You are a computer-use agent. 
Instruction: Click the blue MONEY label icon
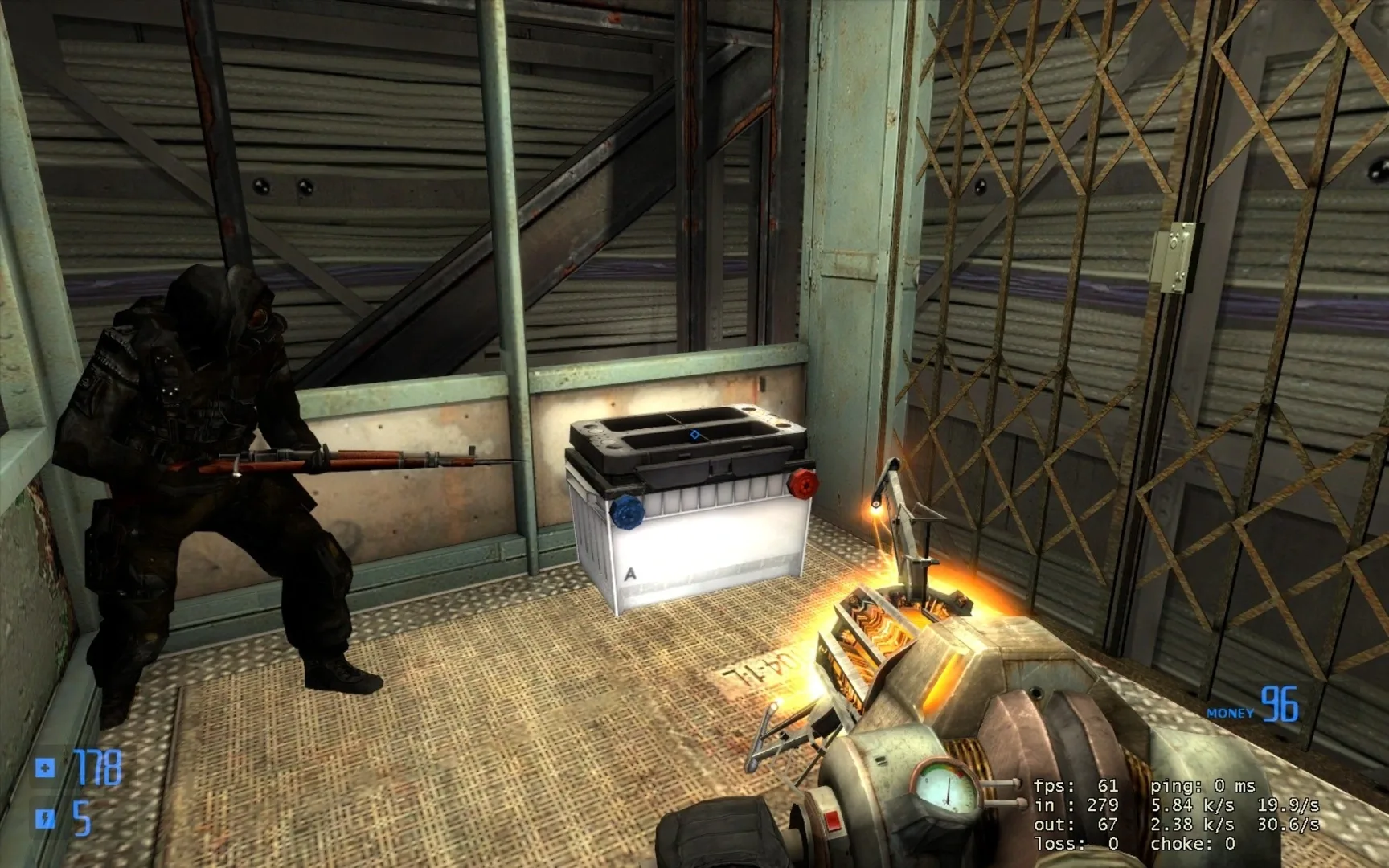[1230, 712]
